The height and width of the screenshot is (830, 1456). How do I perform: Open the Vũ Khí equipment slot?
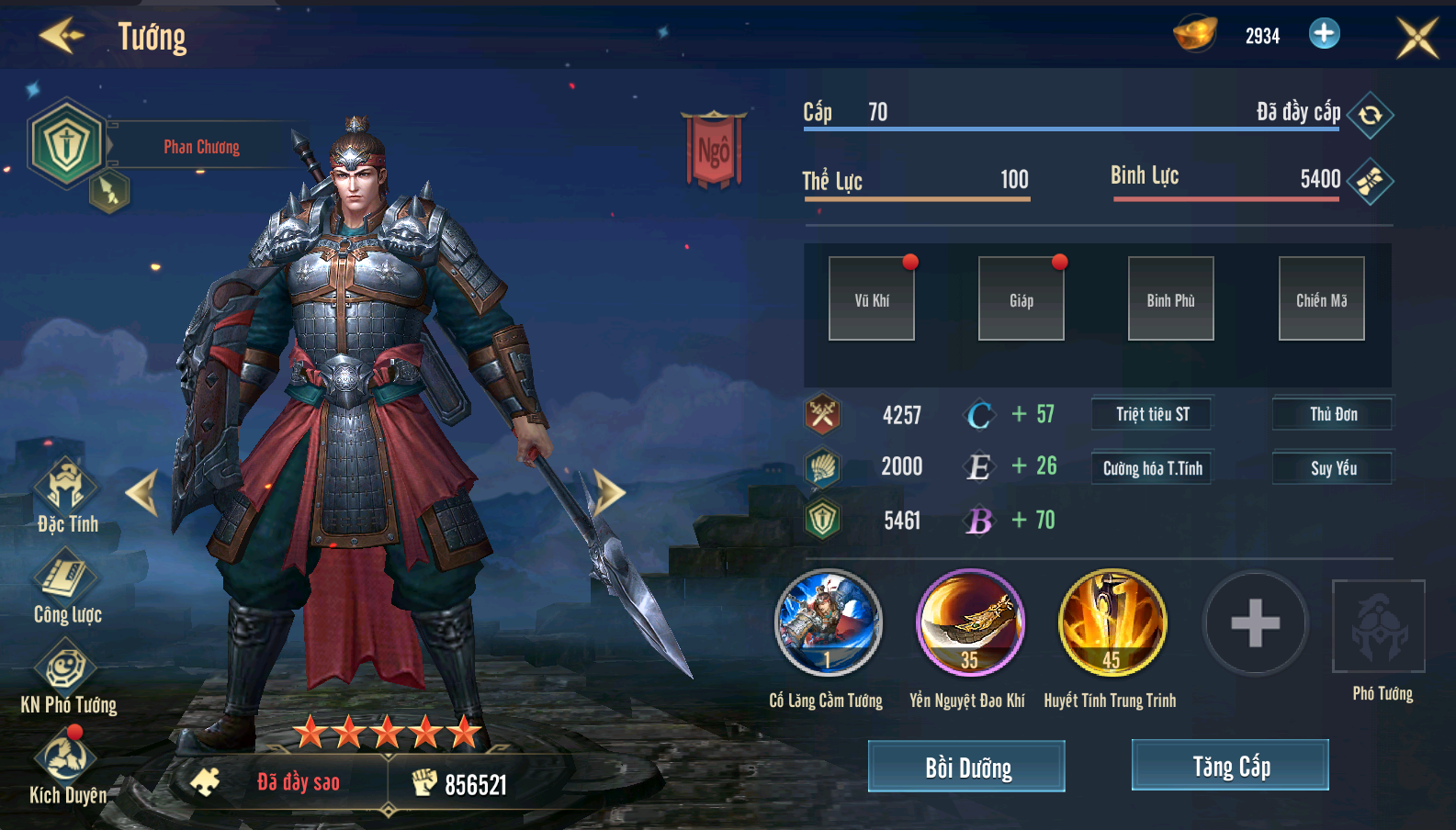click(872, 299)
